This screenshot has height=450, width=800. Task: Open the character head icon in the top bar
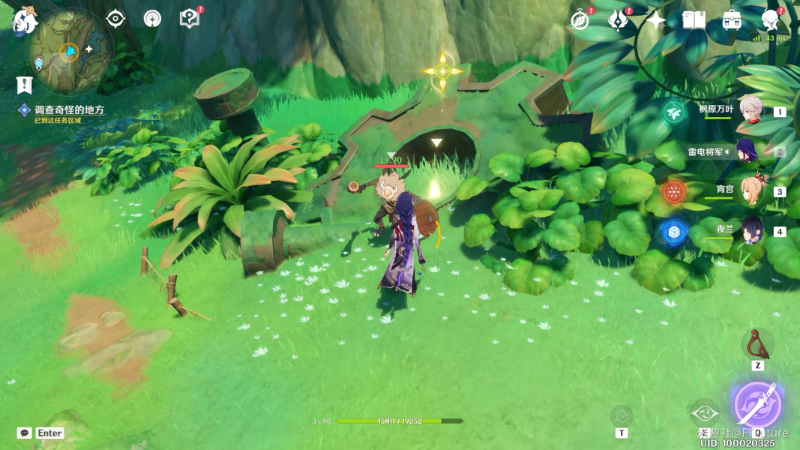[770, 19]
